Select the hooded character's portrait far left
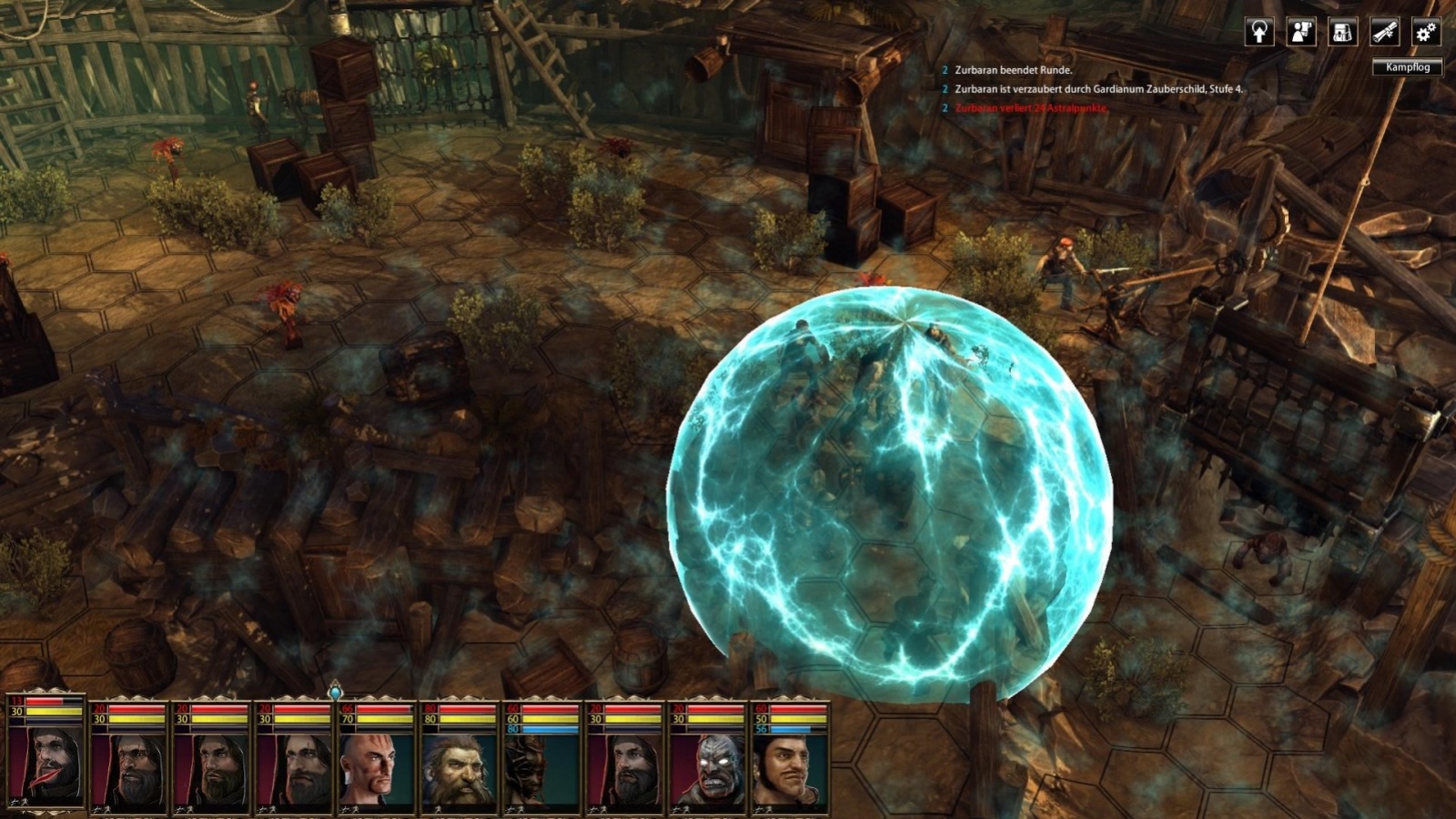Screen dimensions: 1456x819 pos(53,760)
